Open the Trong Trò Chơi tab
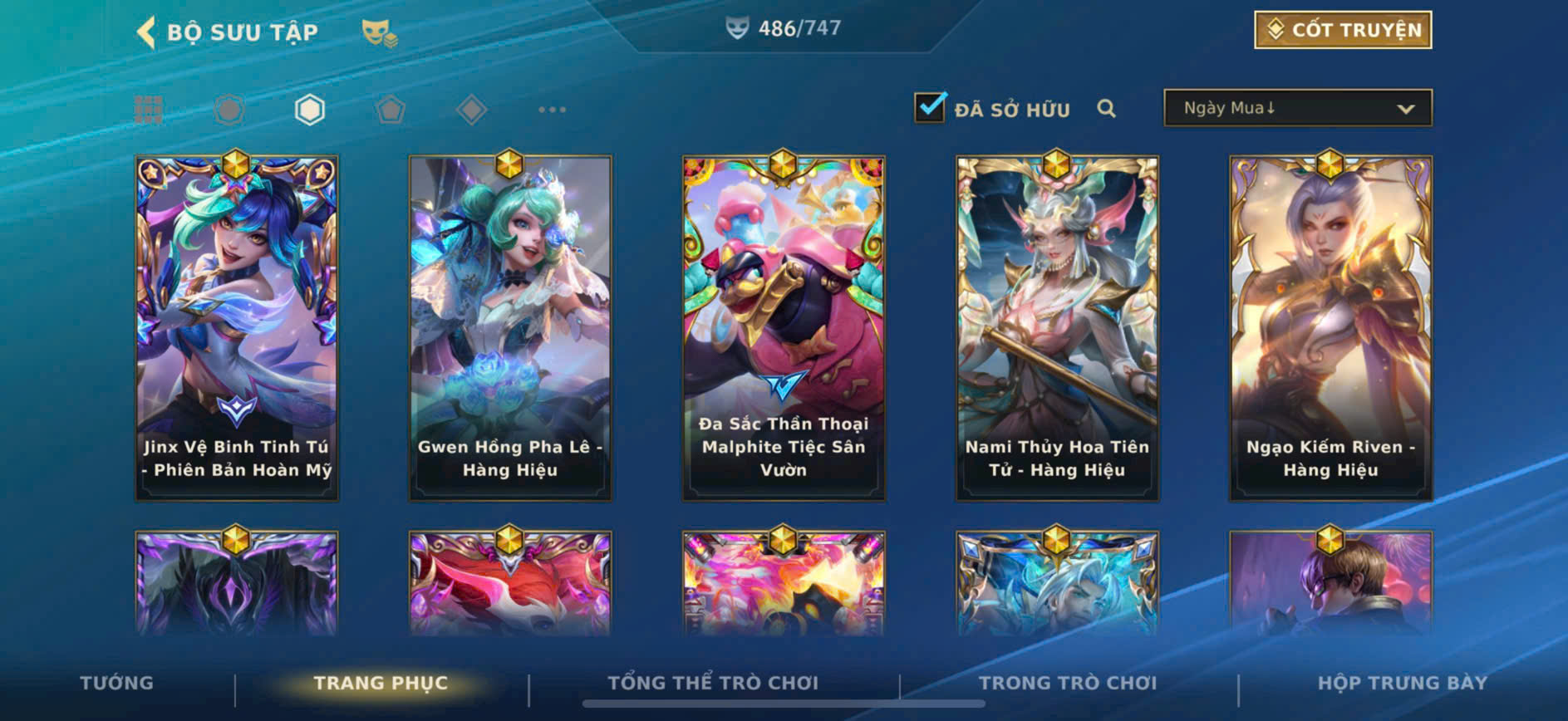1568x721 pixels. (x=1068, y=683)
